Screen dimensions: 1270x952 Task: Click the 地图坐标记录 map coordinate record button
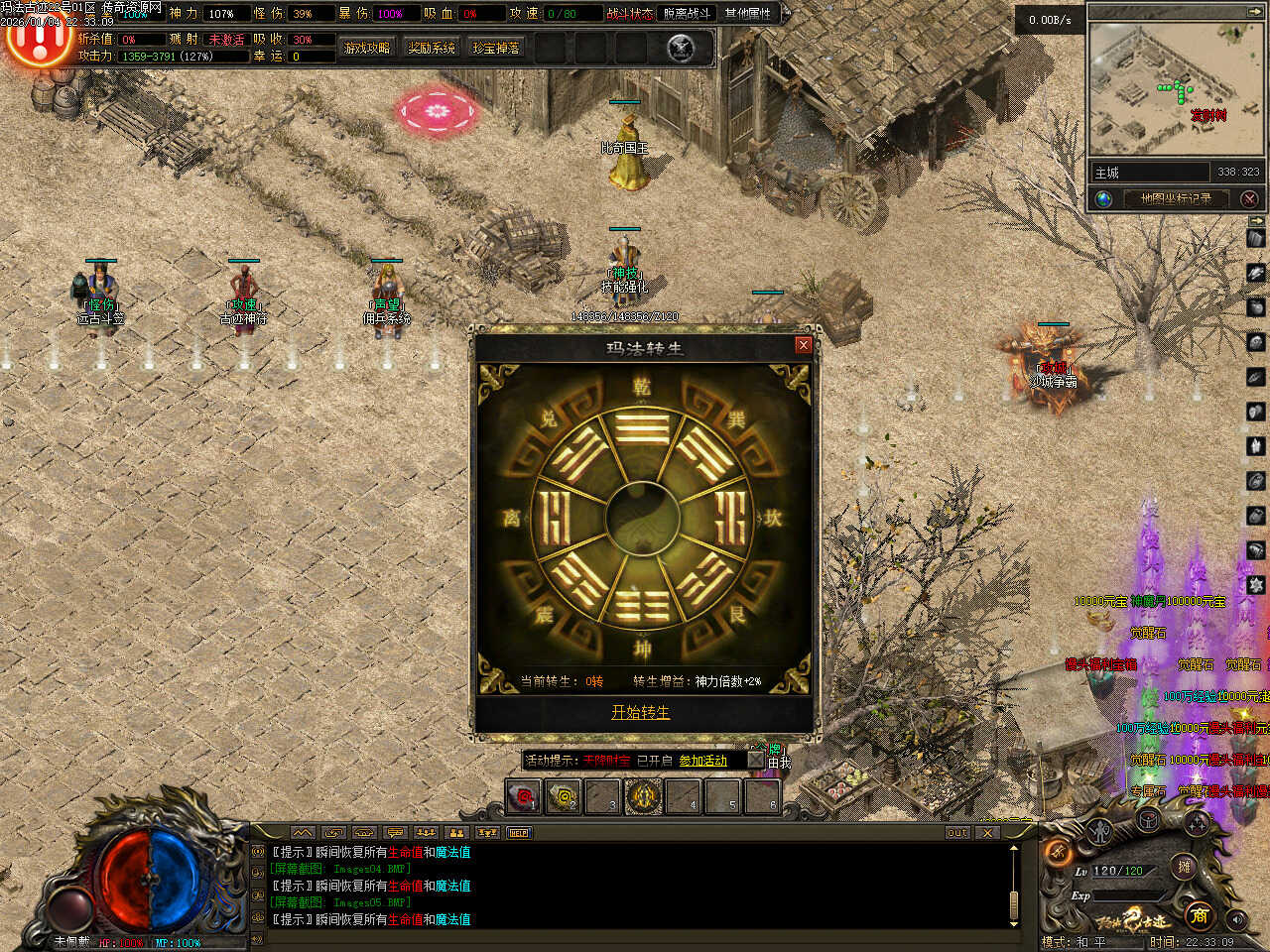pos(1176,198)
